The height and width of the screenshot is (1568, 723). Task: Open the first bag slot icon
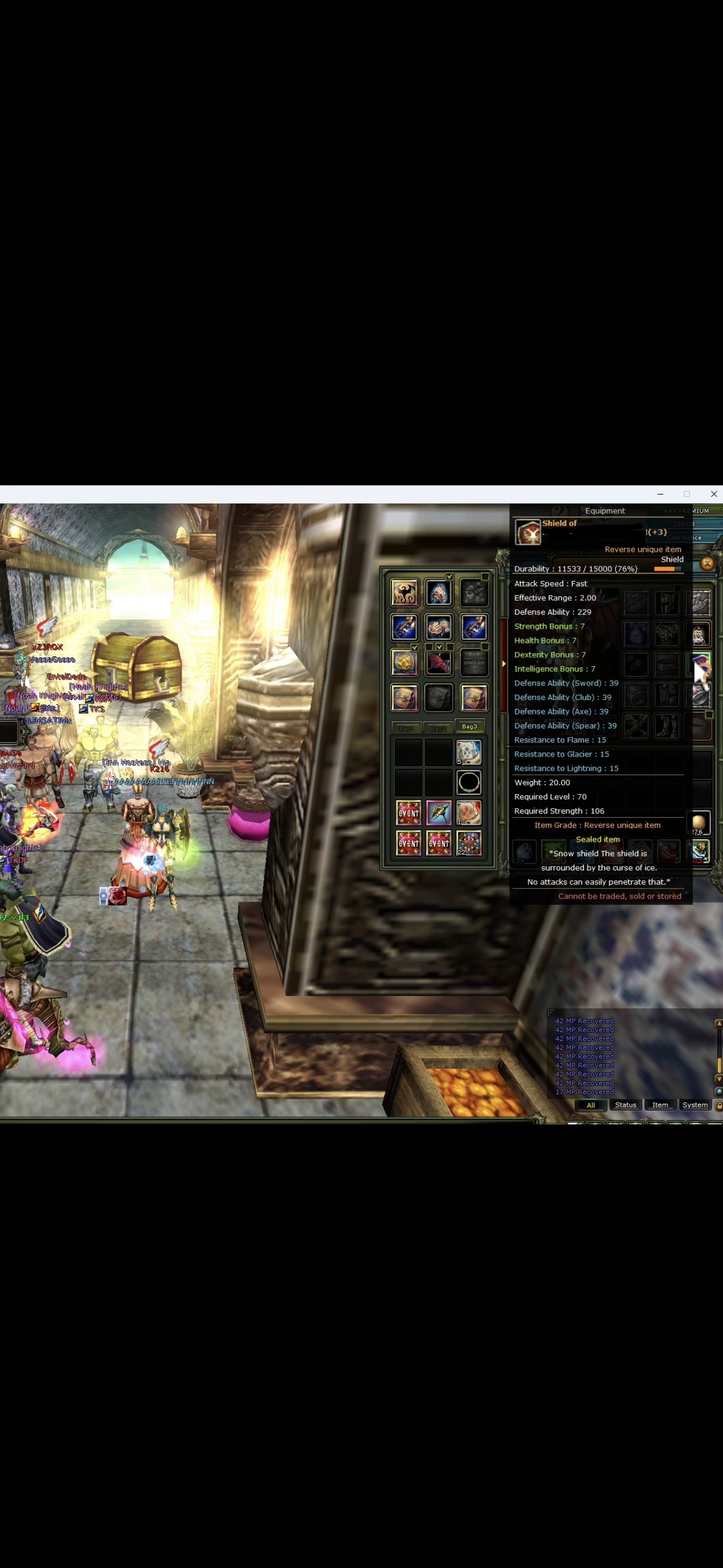[x=405, y=698]
